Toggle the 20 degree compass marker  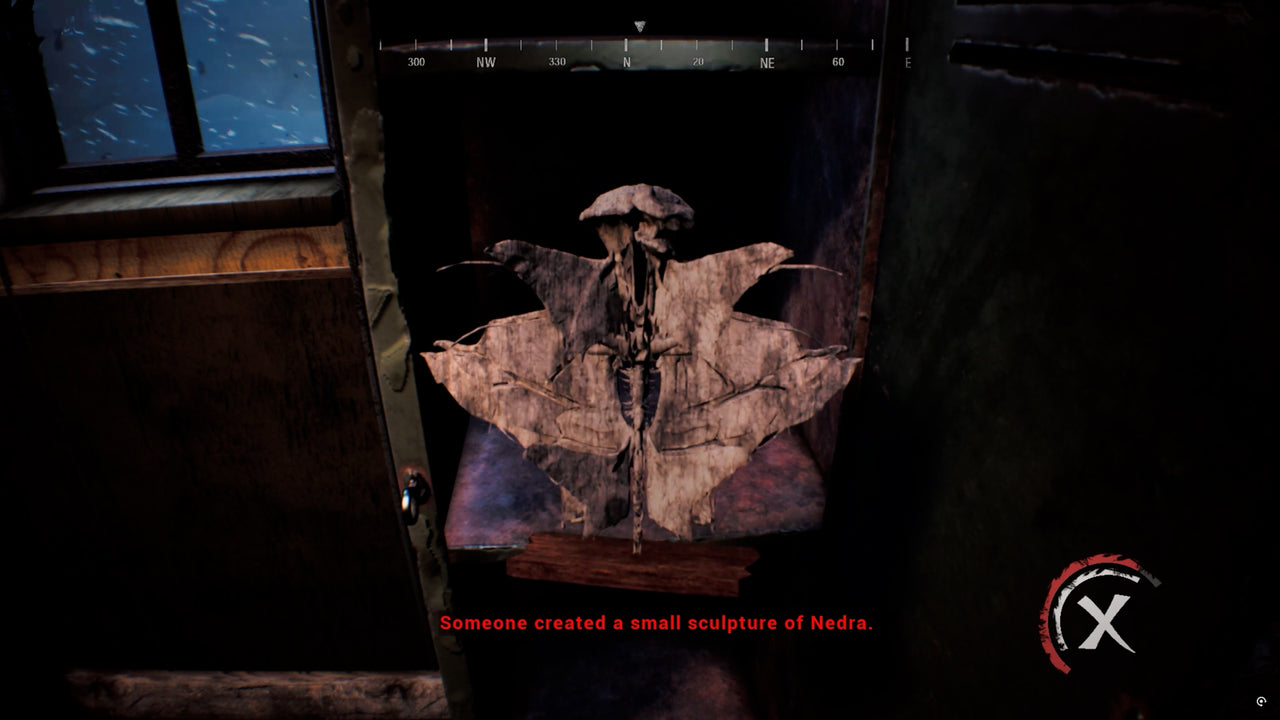coord(696,59)
